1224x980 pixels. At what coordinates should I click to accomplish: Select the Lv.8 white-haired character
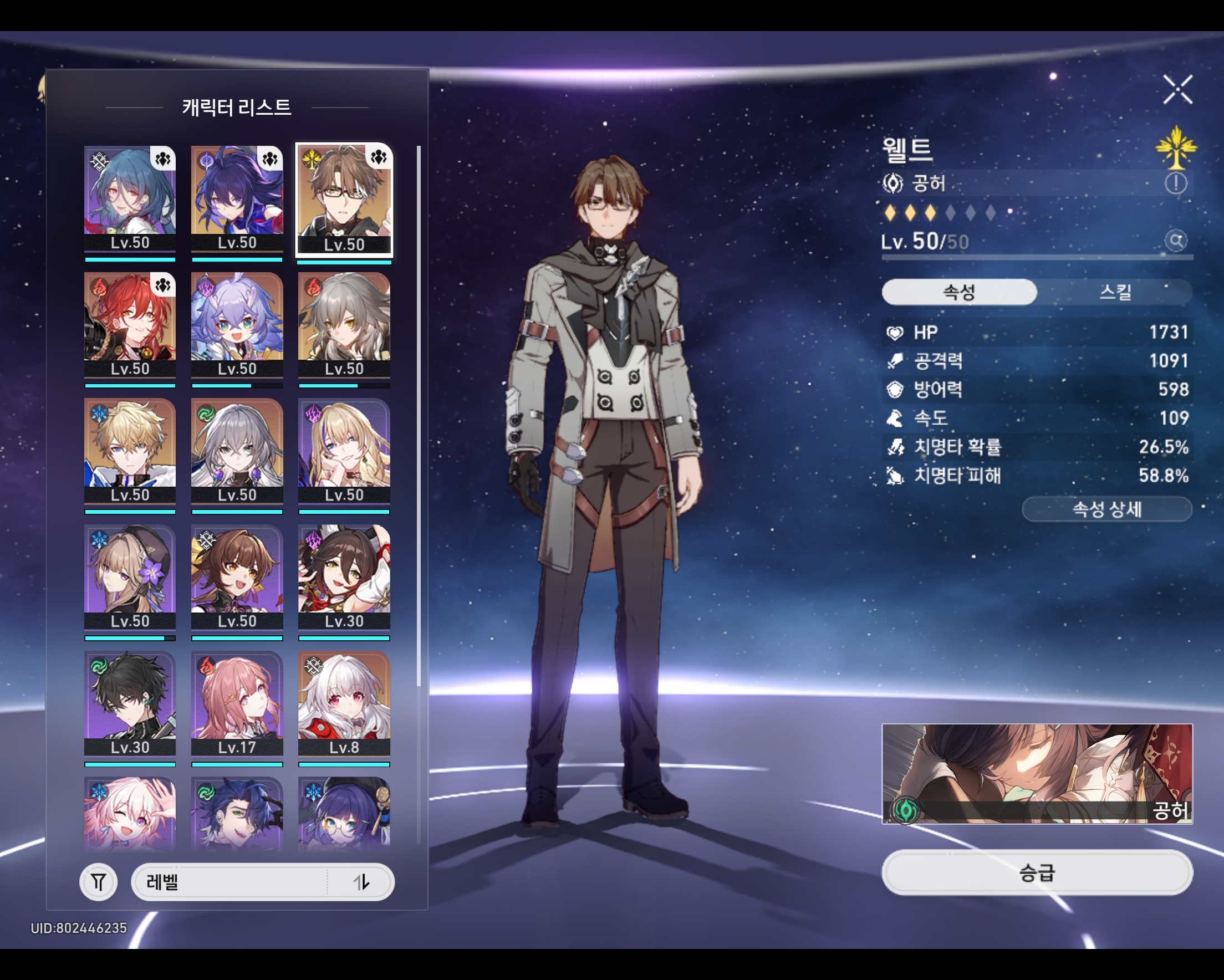[x=344, y=703]
